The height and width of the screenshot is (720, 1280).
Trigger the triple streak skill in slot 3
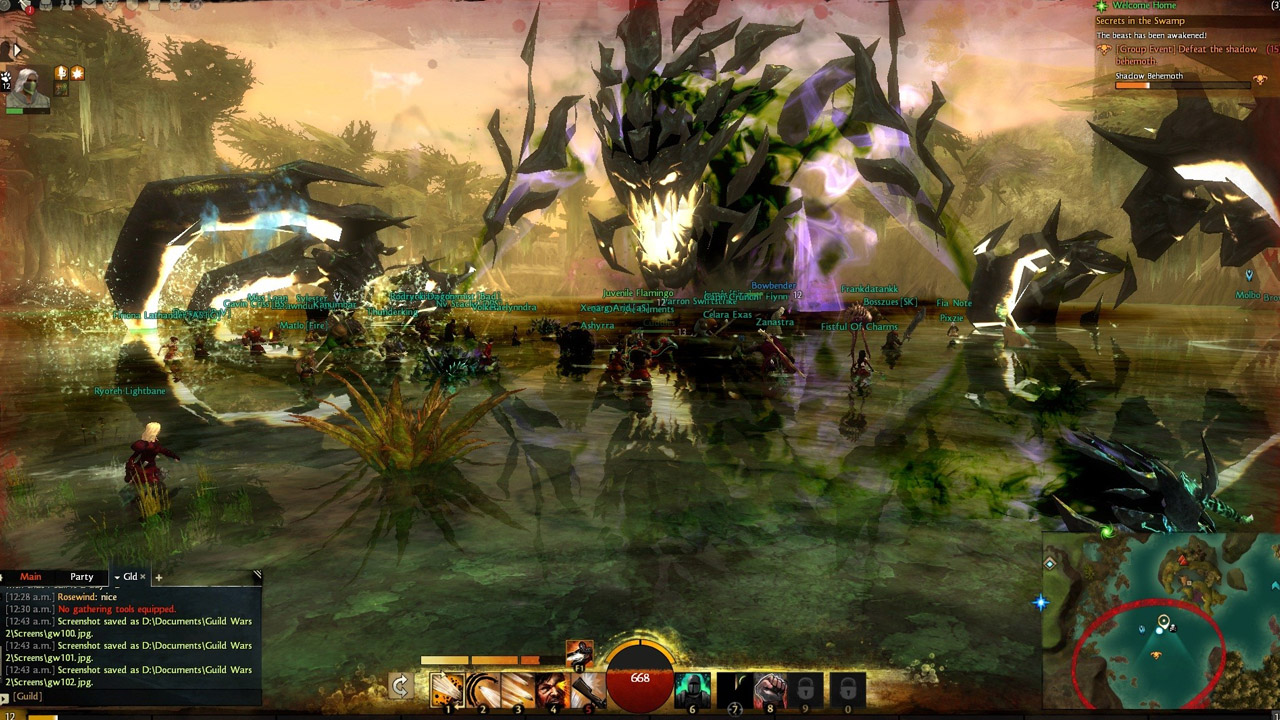point(517,689)
